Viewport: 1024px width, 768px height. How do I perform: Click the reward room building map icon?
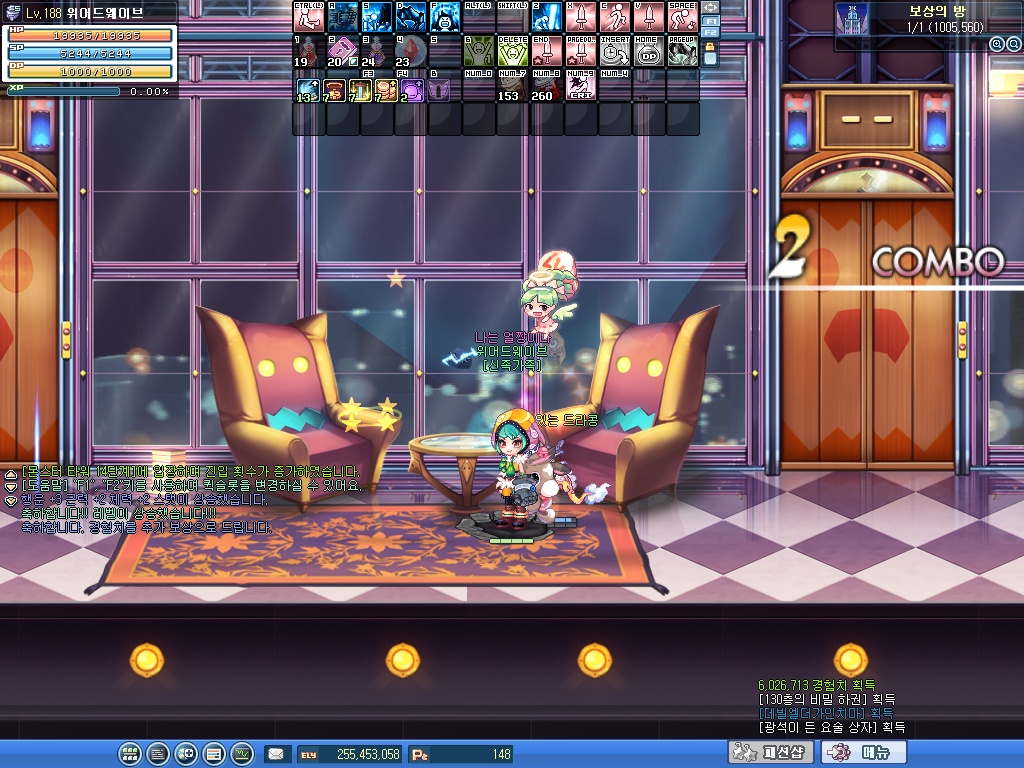coord(851,26)
